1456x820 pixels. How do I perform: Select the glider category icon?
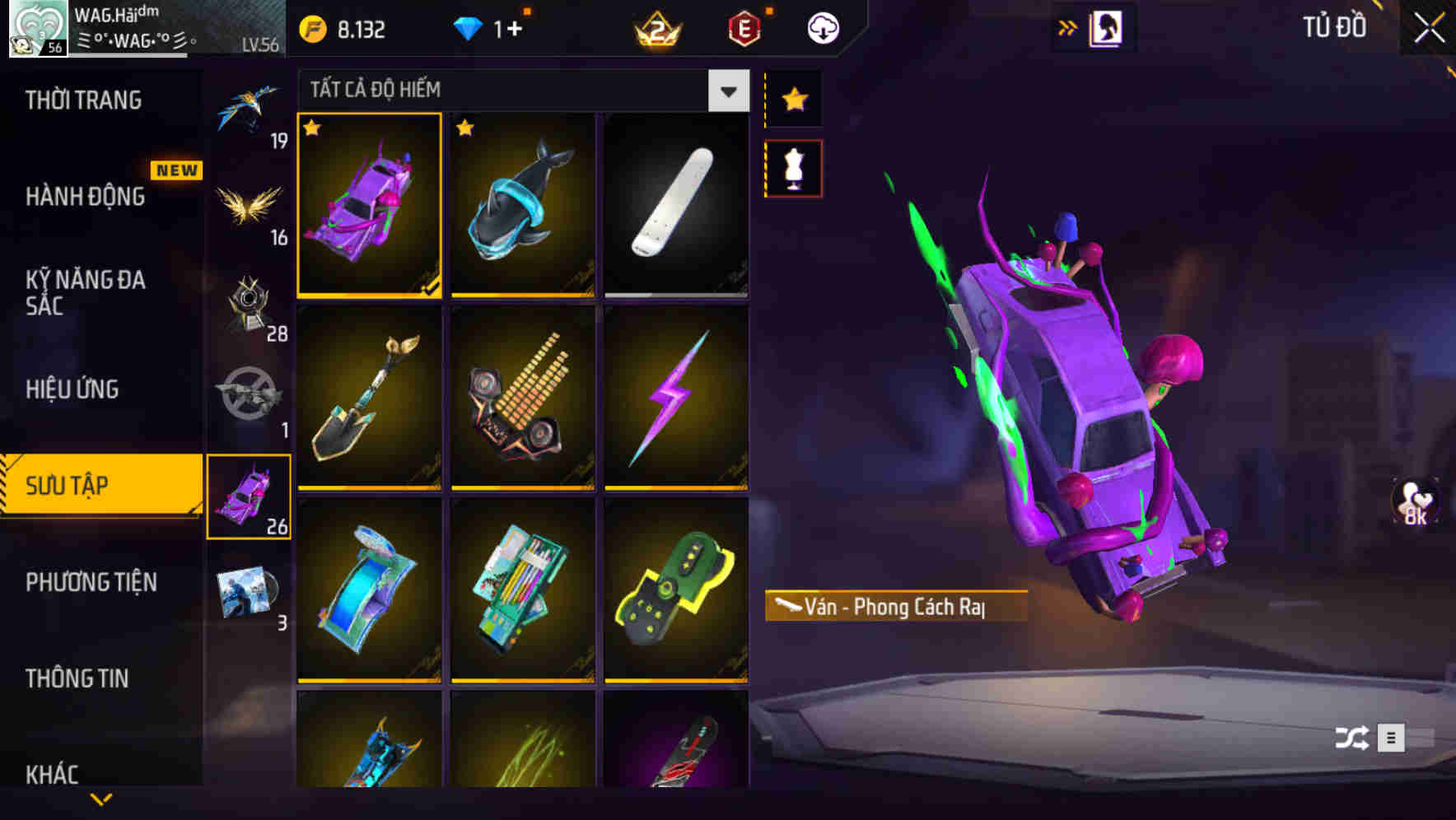click(250, 107)
